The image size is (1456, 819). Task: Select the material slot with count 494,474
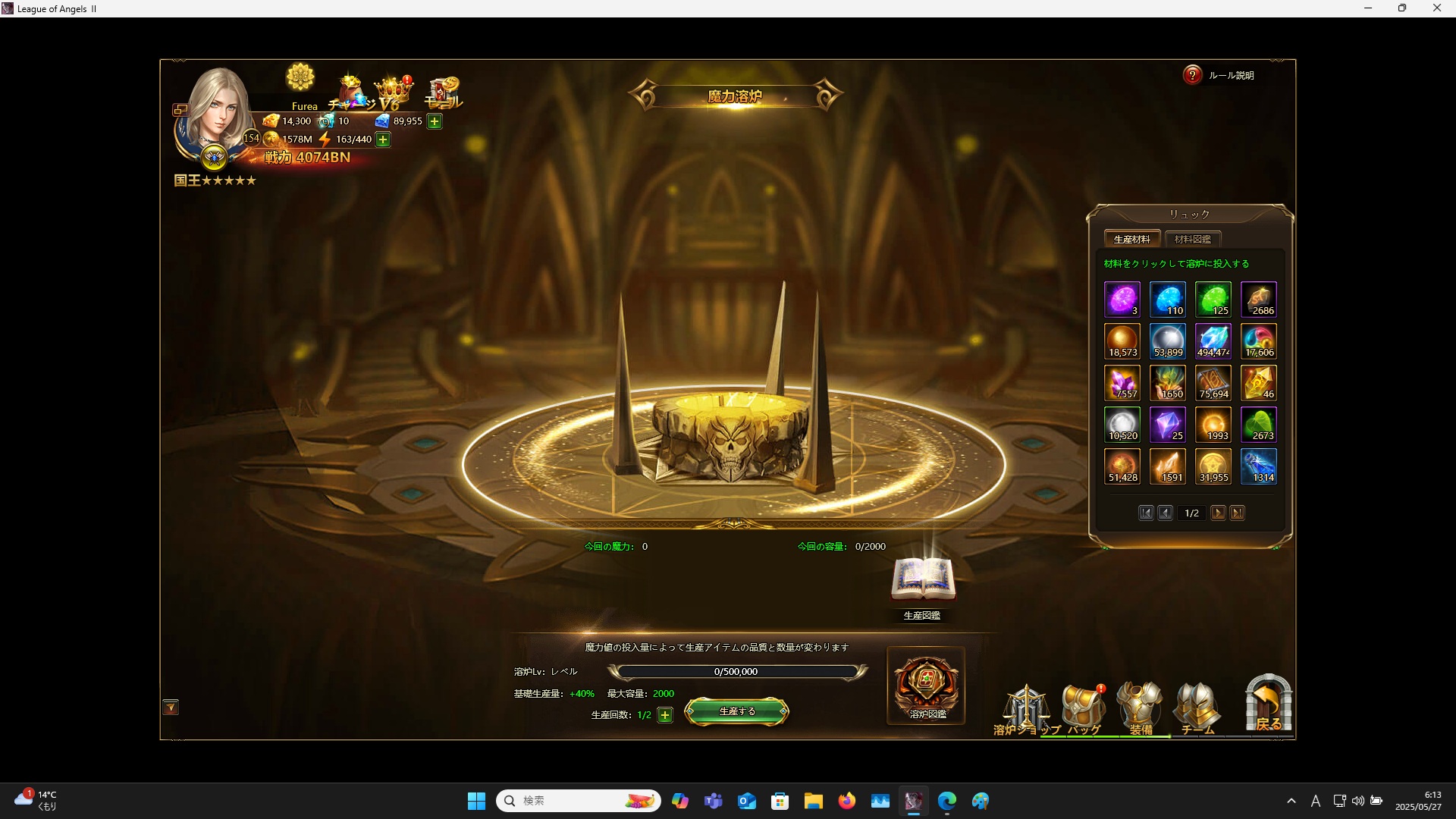point(1213,341)
